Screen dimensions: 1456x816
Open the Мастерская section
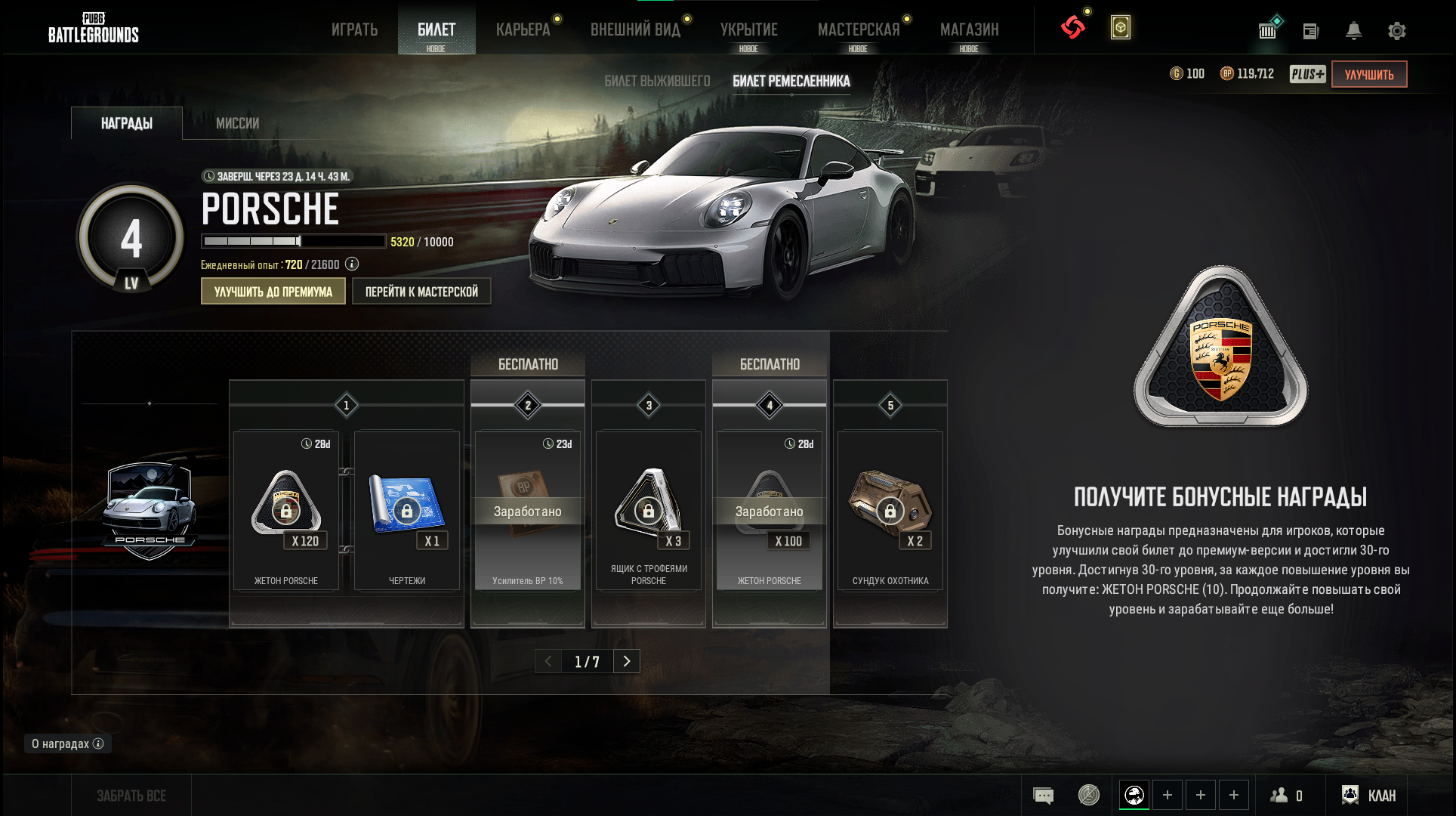(858, 29)
